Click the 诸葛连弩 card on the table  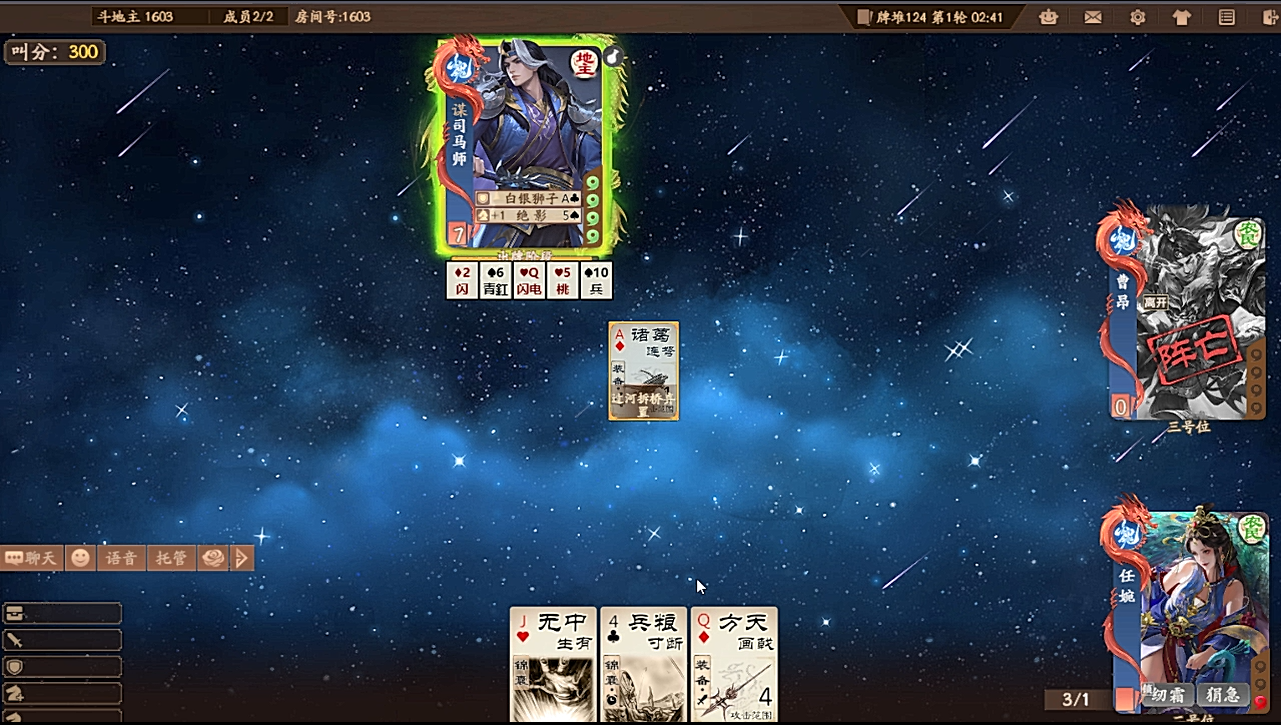(x=644, y=370)
